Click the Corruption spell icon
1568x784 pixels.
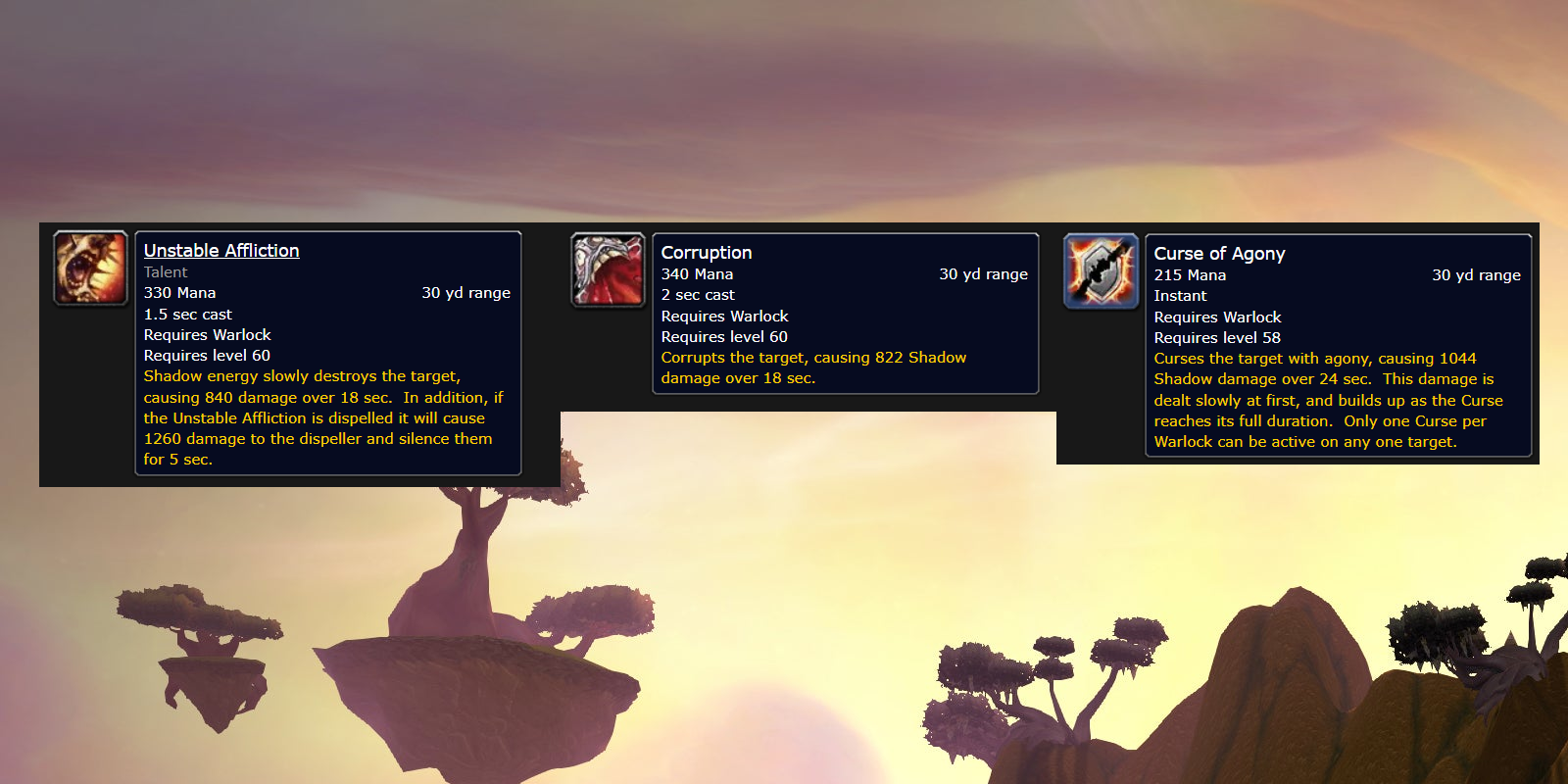point(608,270)
